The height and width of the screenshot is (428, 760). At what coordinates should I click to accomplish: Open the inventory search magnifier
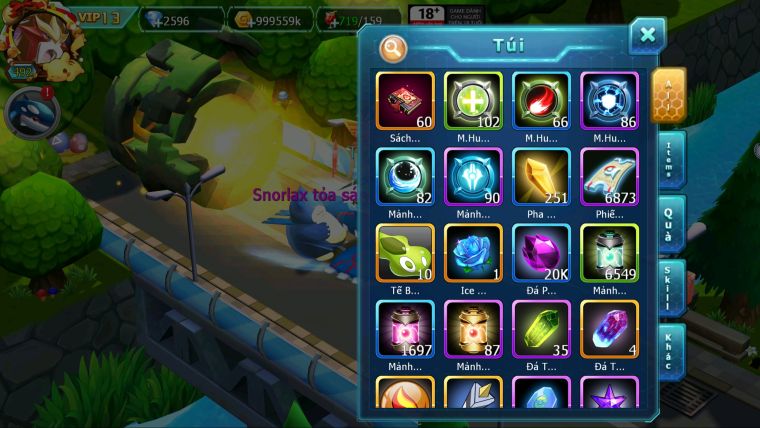[393, 47]
